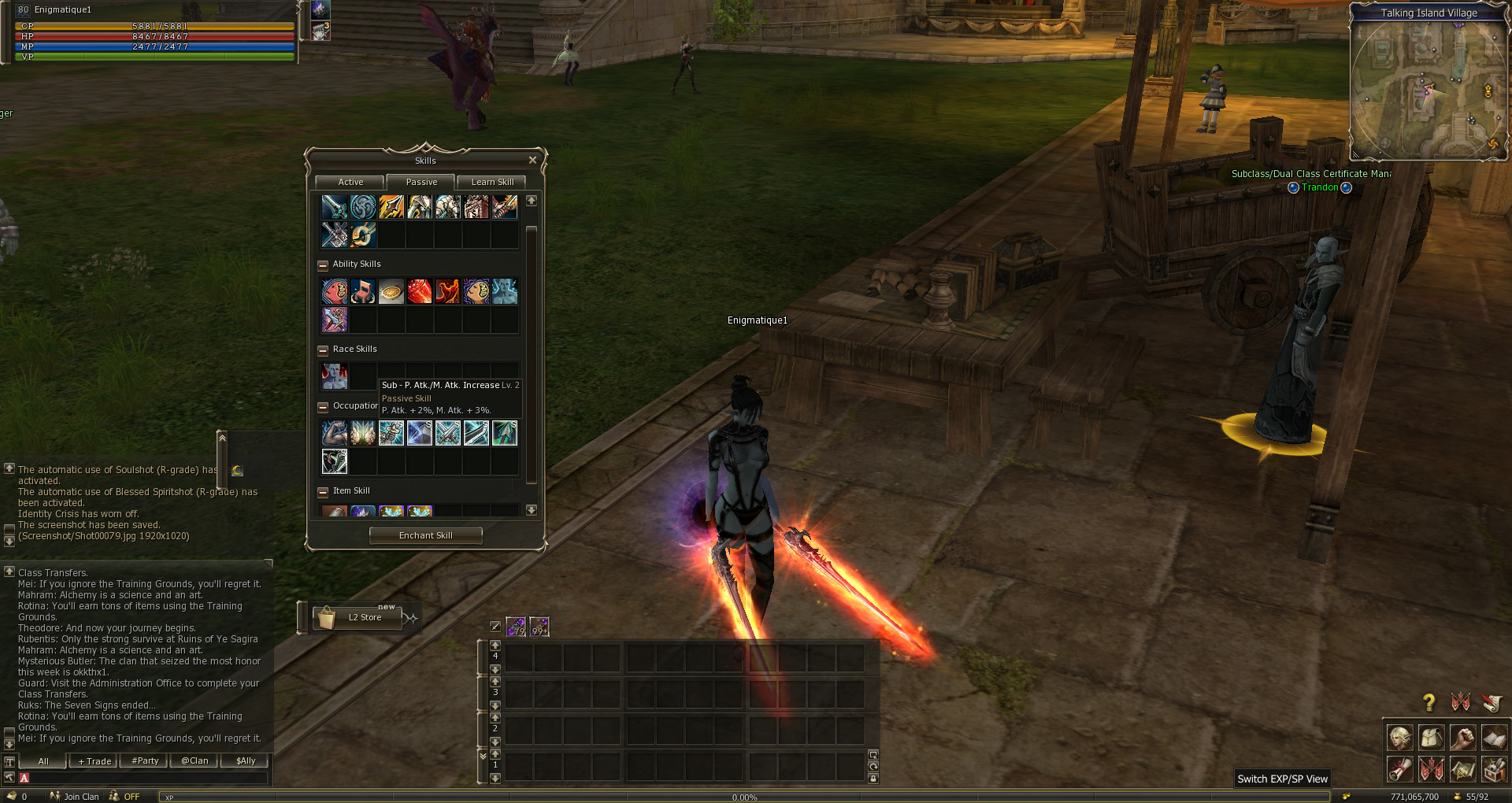Open the inventory bag menu icon
Viewport: 1512px width, 803px height.
click(1431, 738)
